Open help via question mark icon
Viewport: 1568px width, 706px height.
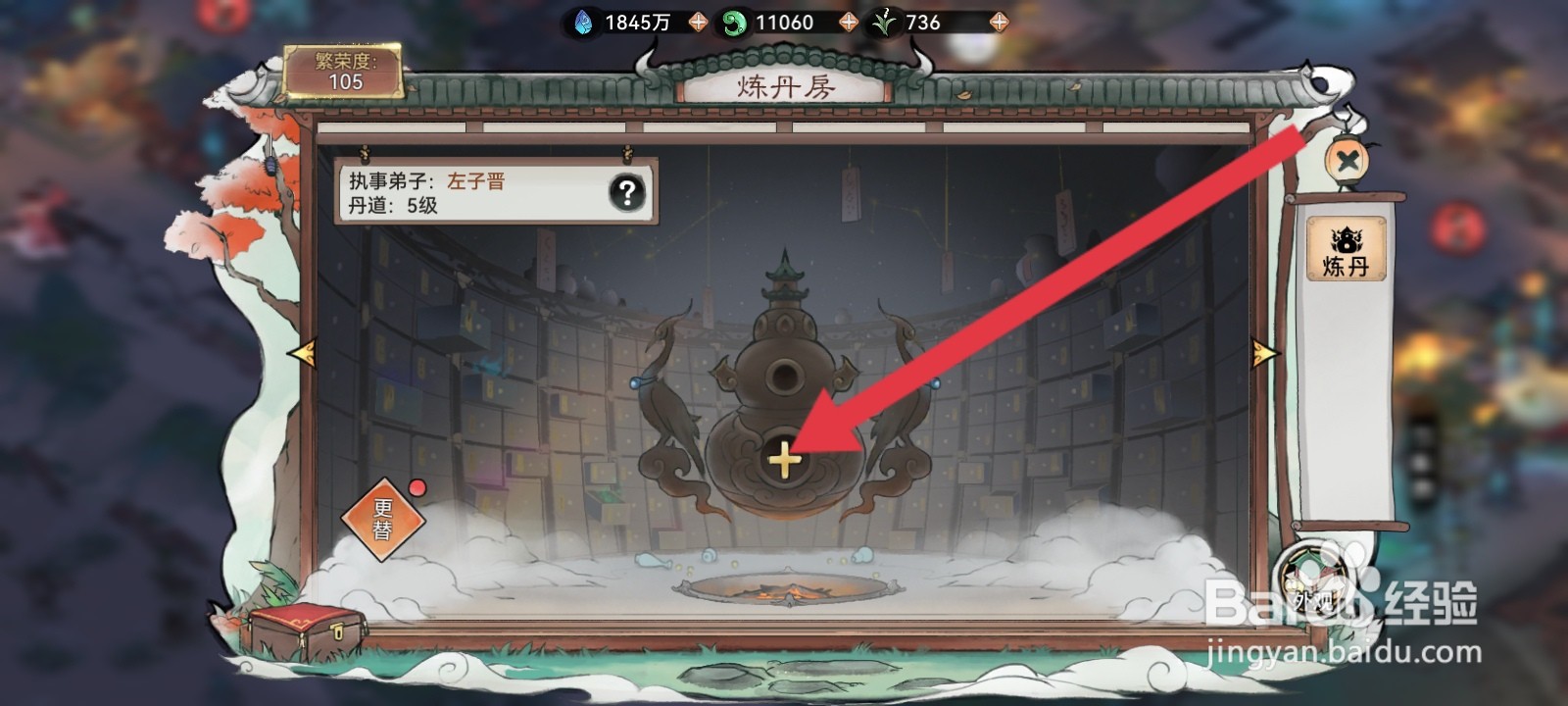625,193
